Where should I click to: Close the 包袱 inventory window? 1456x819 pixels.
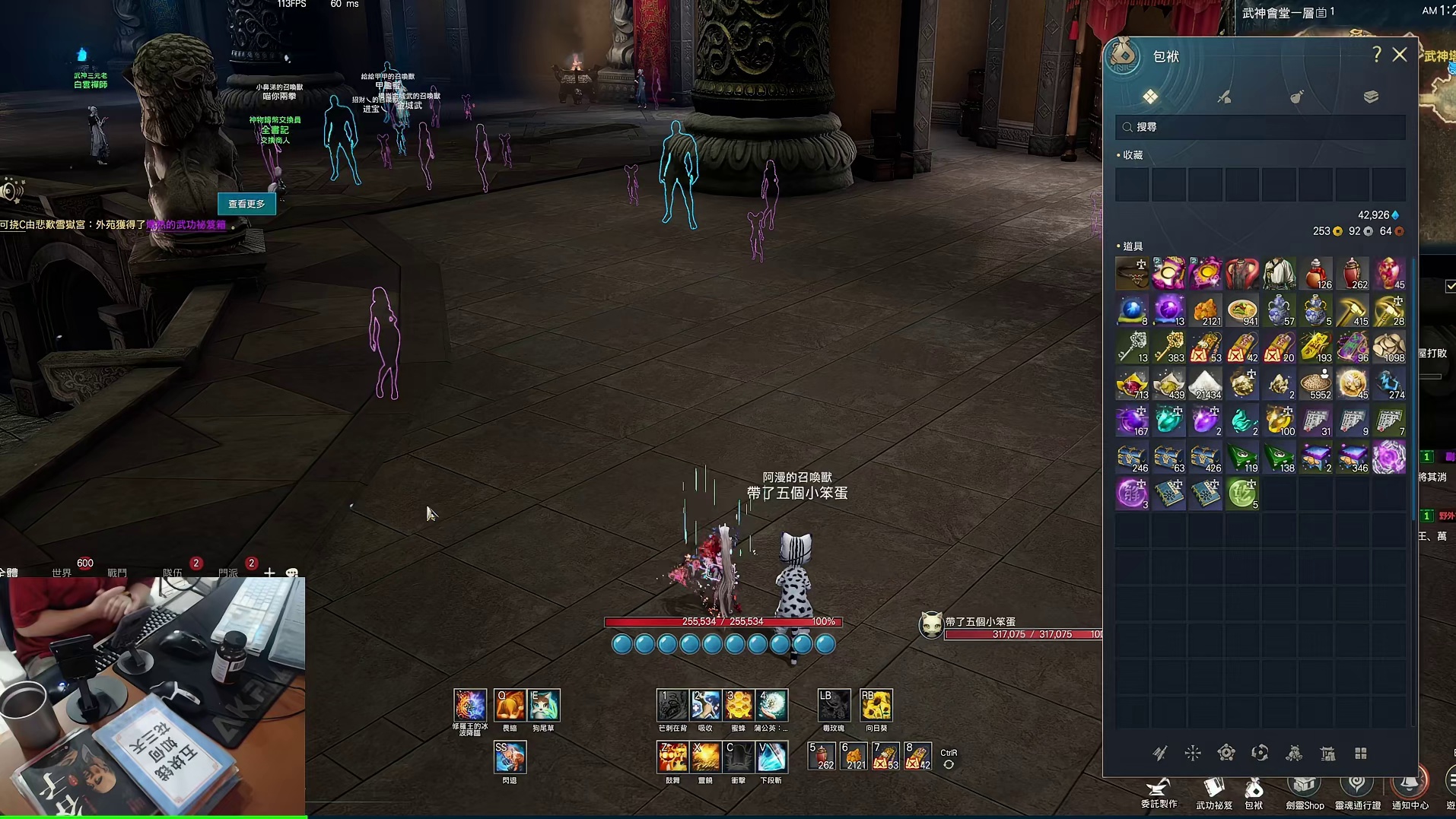pos(1400,55)
